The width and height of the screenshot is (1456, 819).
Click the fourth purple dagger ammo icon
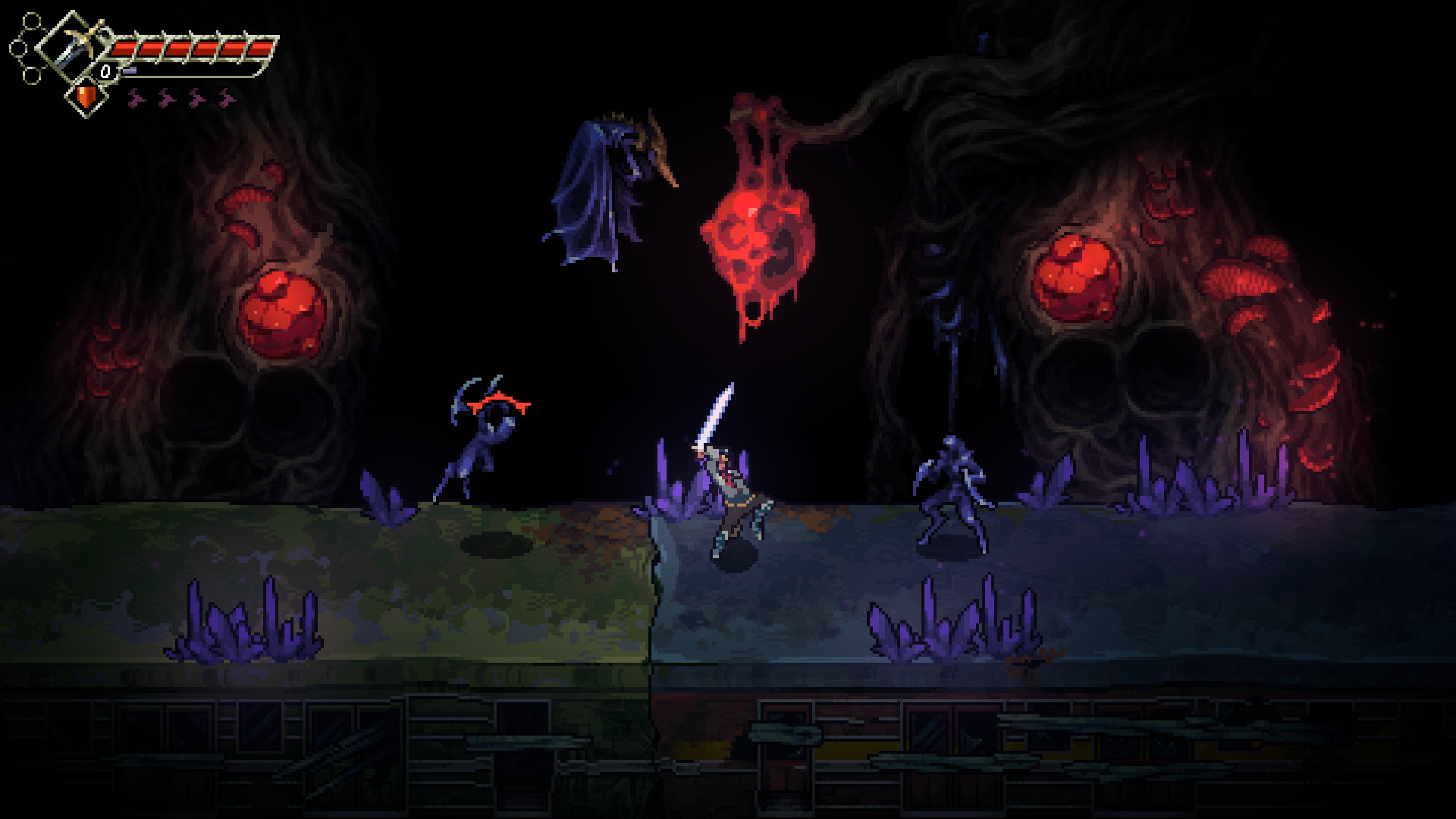(224, 97)
